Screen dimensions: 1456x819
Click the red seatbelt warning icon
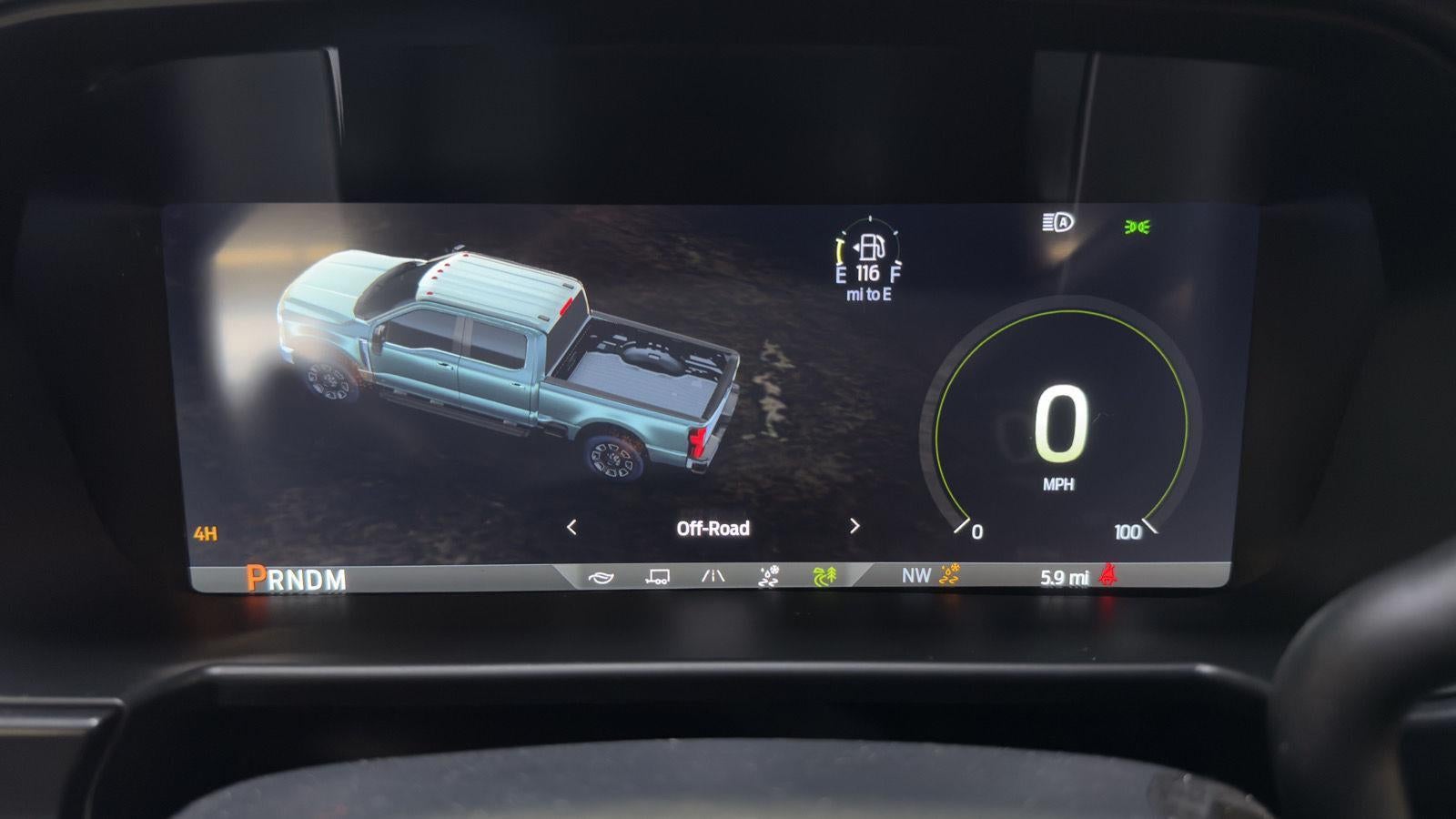click(1108, 574)
